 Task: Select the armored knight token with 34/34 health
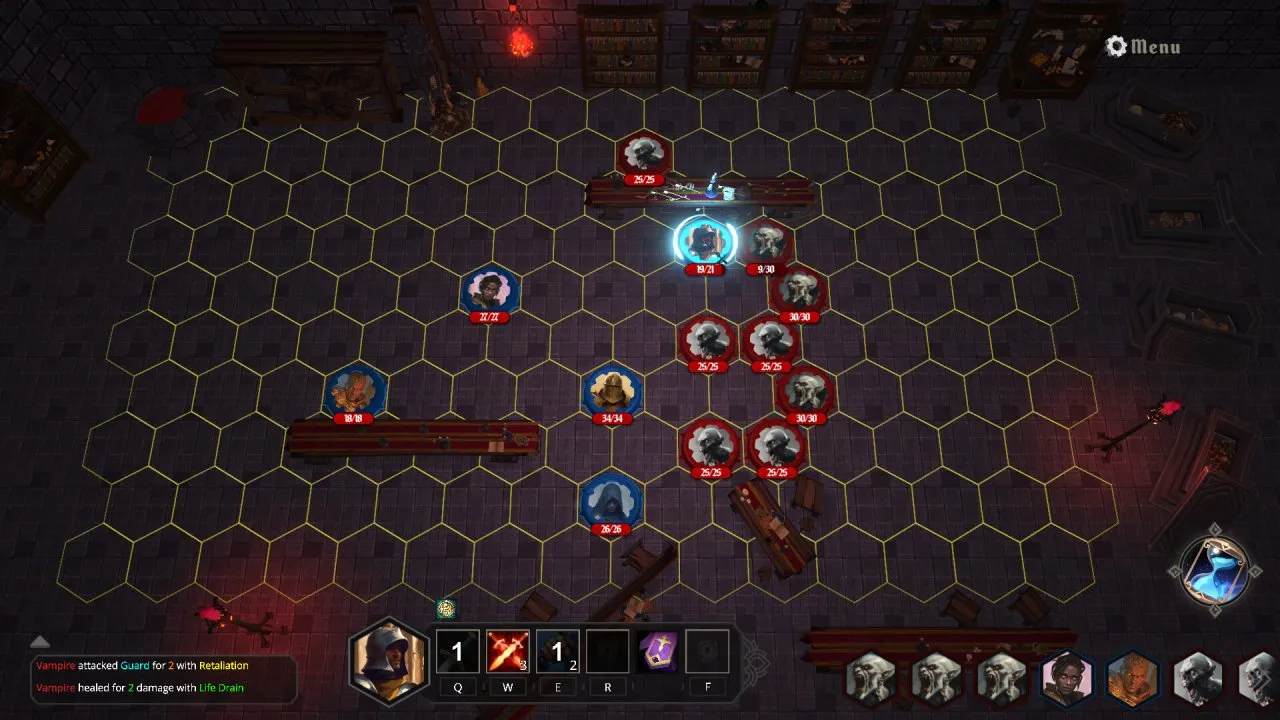click(612, 391)
